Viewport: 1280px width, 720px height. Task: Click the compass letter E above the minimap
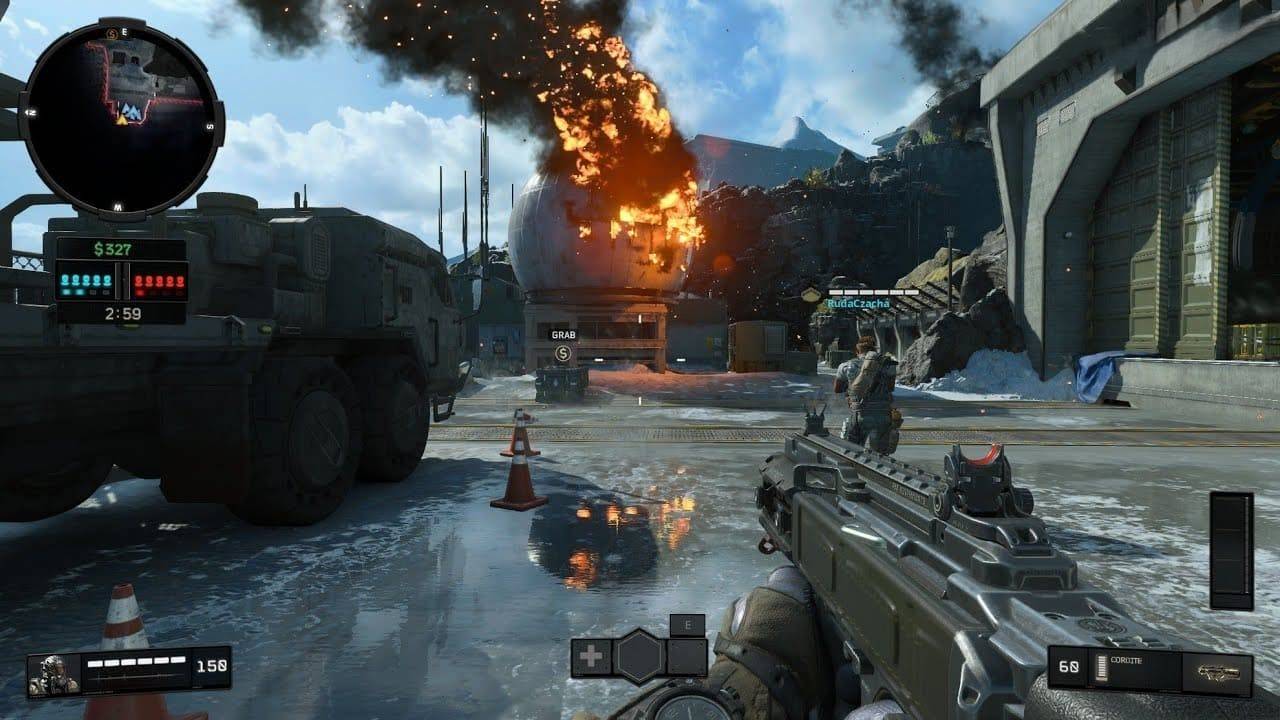[x=124, y=31]
